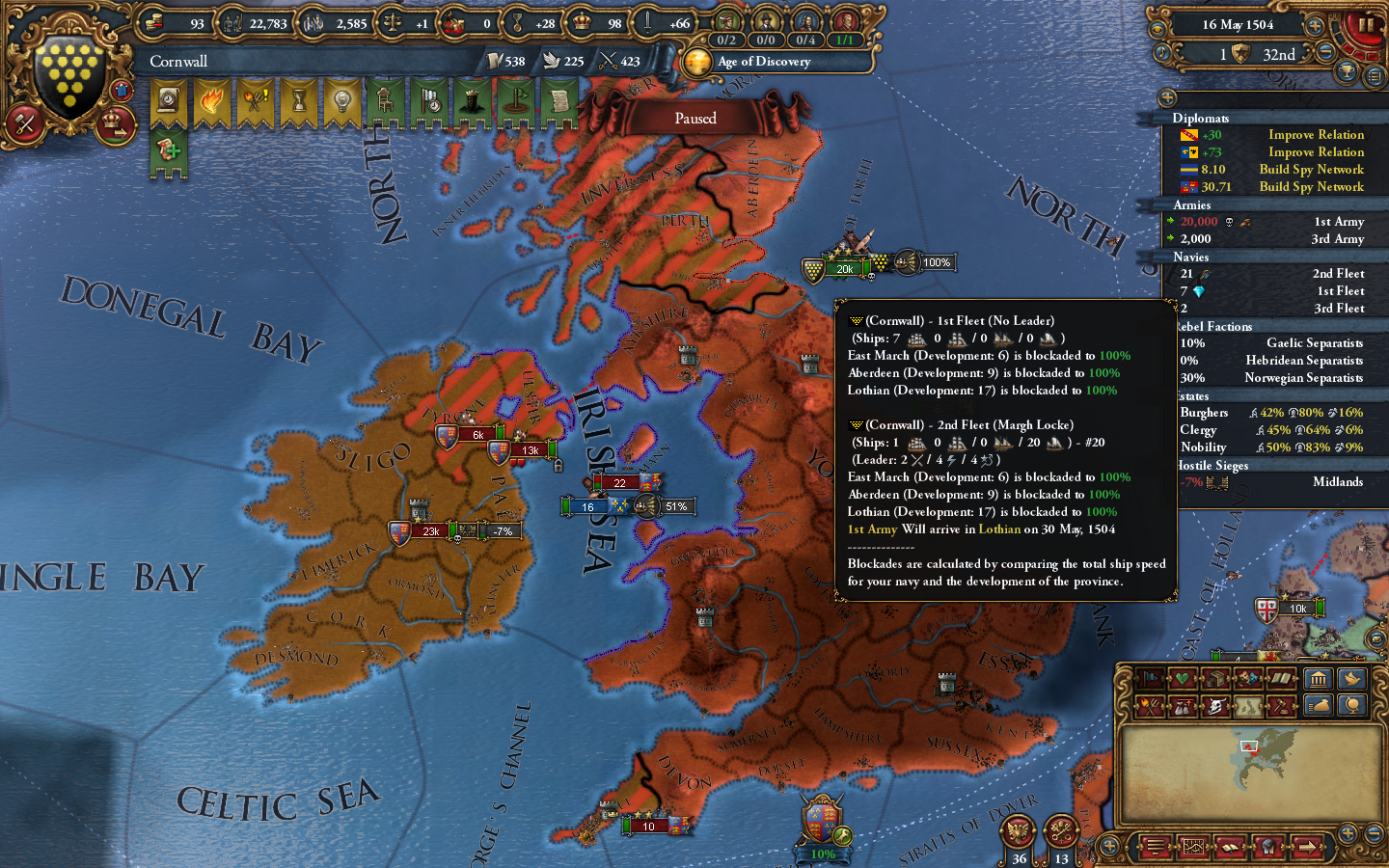1389x868 pixels.
Task: Open great powers with the trophy icon
Action: click(1346, 71)
